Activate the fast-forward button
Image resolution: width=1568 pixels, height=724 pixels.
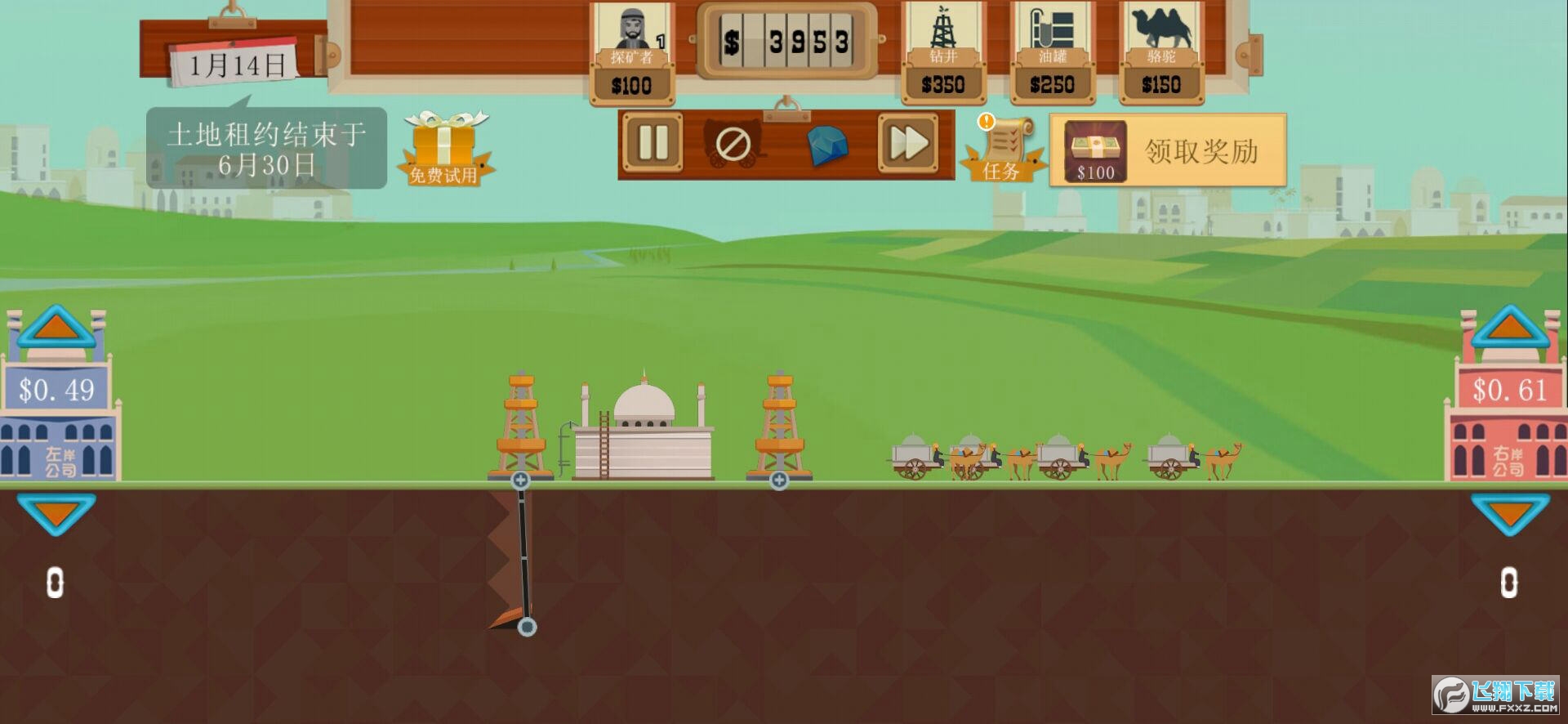907,144
